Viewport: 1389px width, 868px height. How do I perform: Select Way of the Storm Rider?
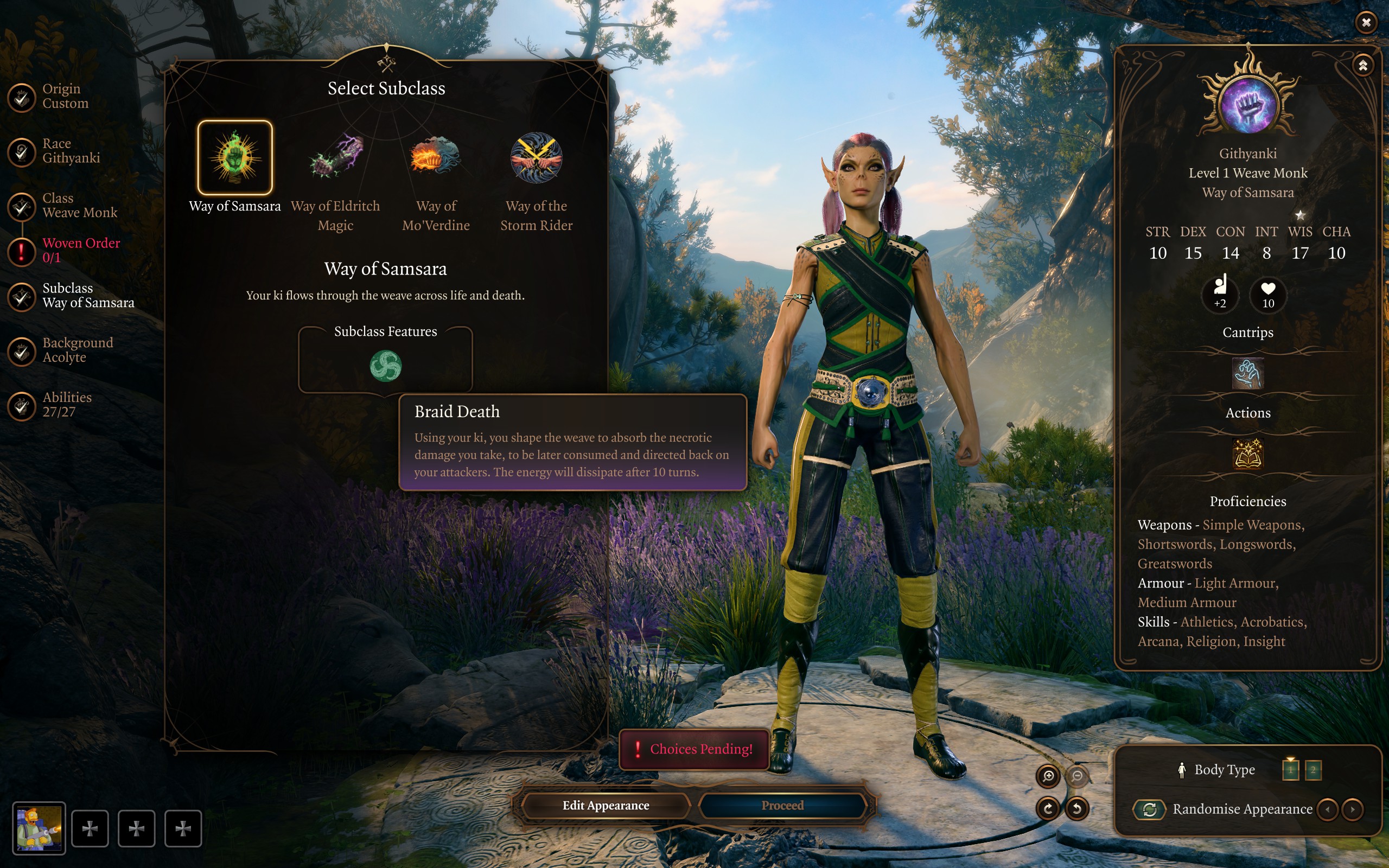pos(536,158)
